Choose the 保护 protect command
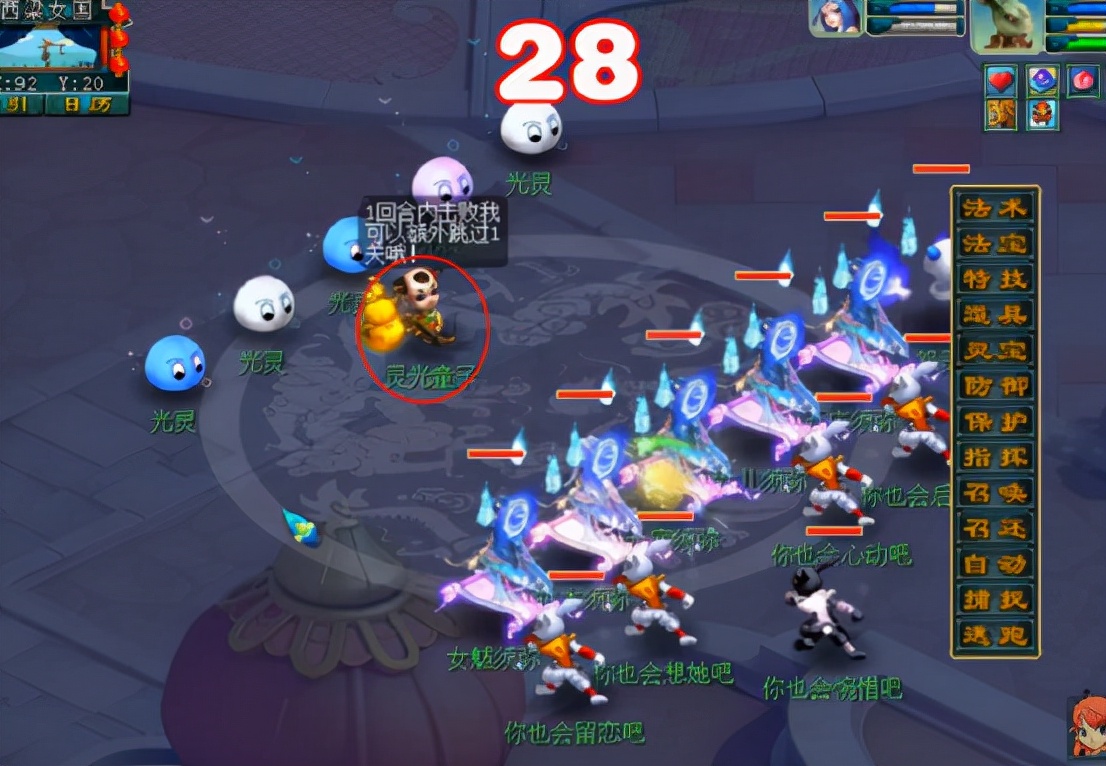The image size is (1106, 766). [x=994, y=422]
